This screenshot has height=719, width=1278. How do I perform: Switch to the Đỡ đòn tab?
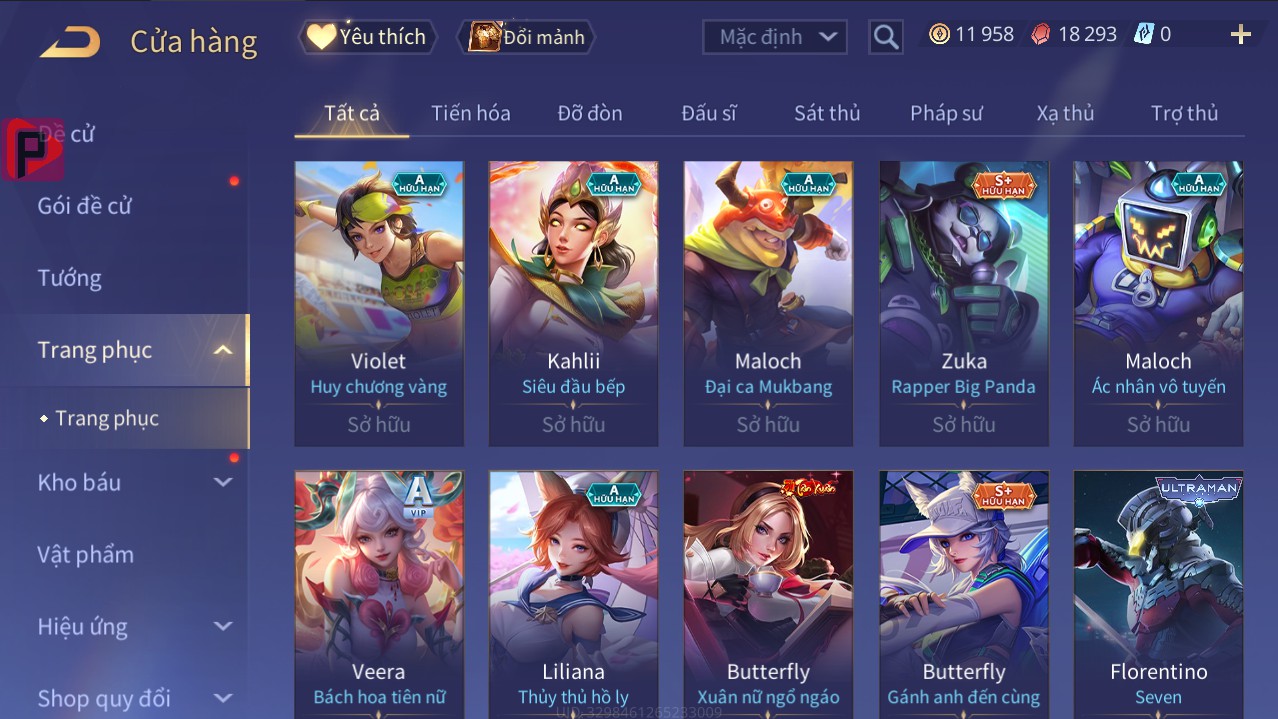(590, 113)
